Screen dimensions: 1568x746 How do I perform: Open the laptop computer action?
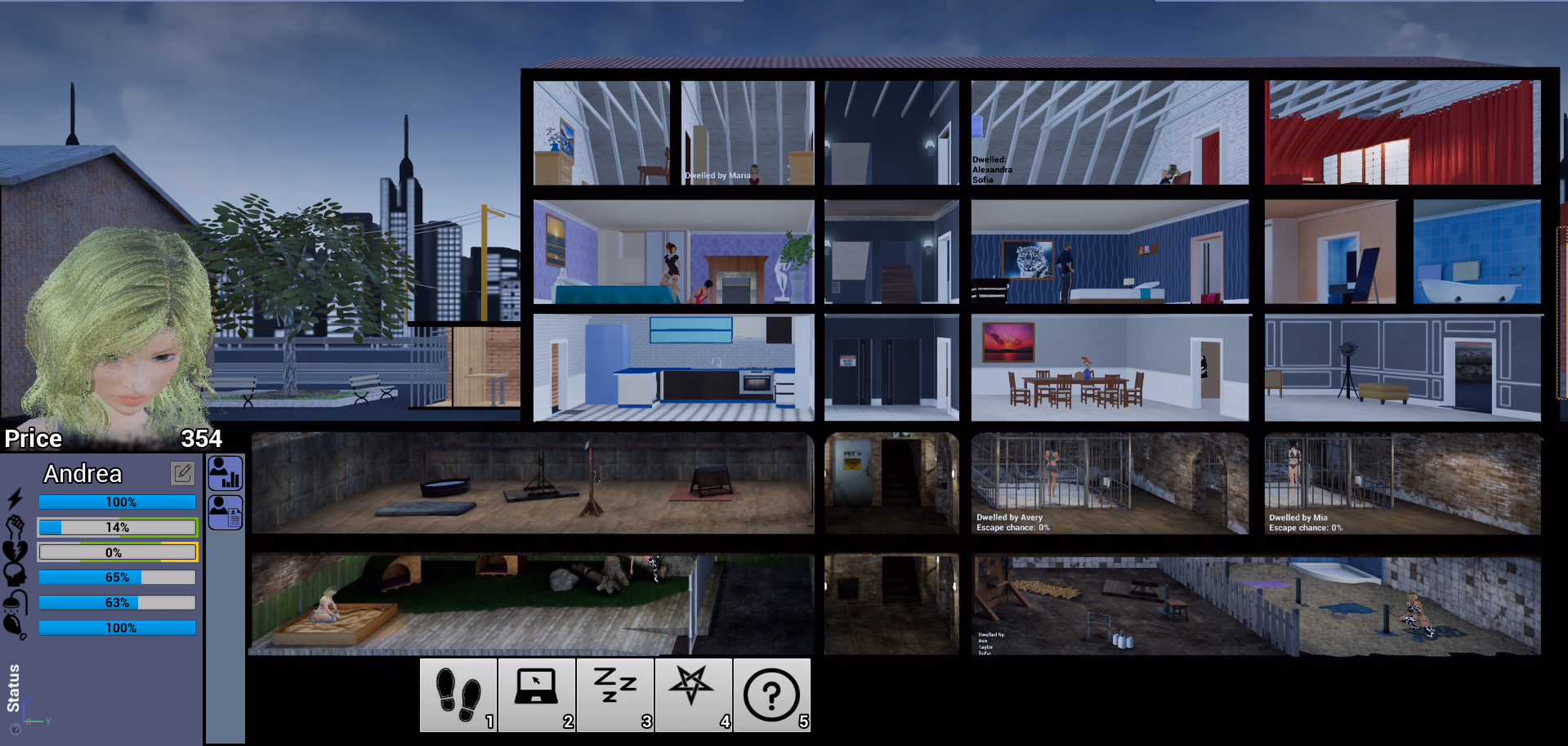536,694
